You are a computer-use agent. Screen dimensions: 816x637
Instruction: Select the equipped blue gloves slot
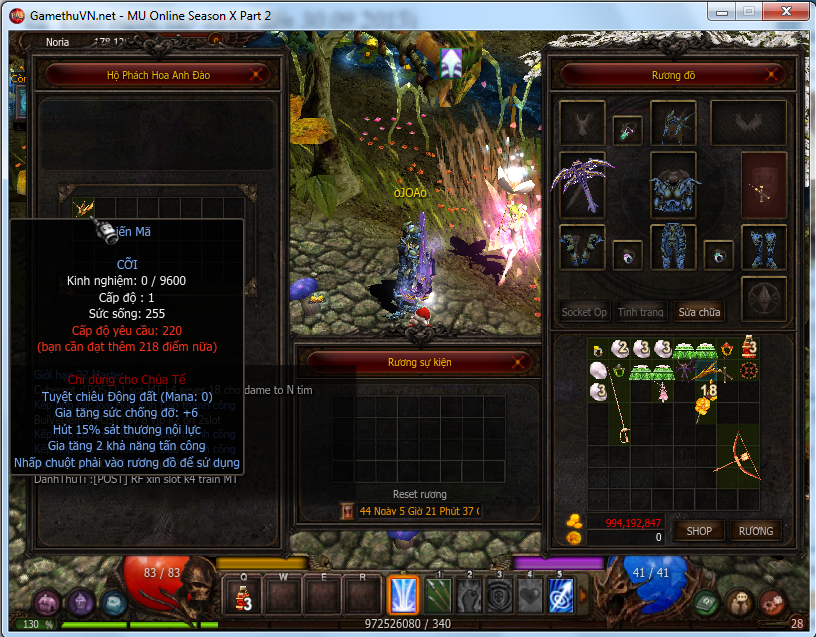point(582,248)
